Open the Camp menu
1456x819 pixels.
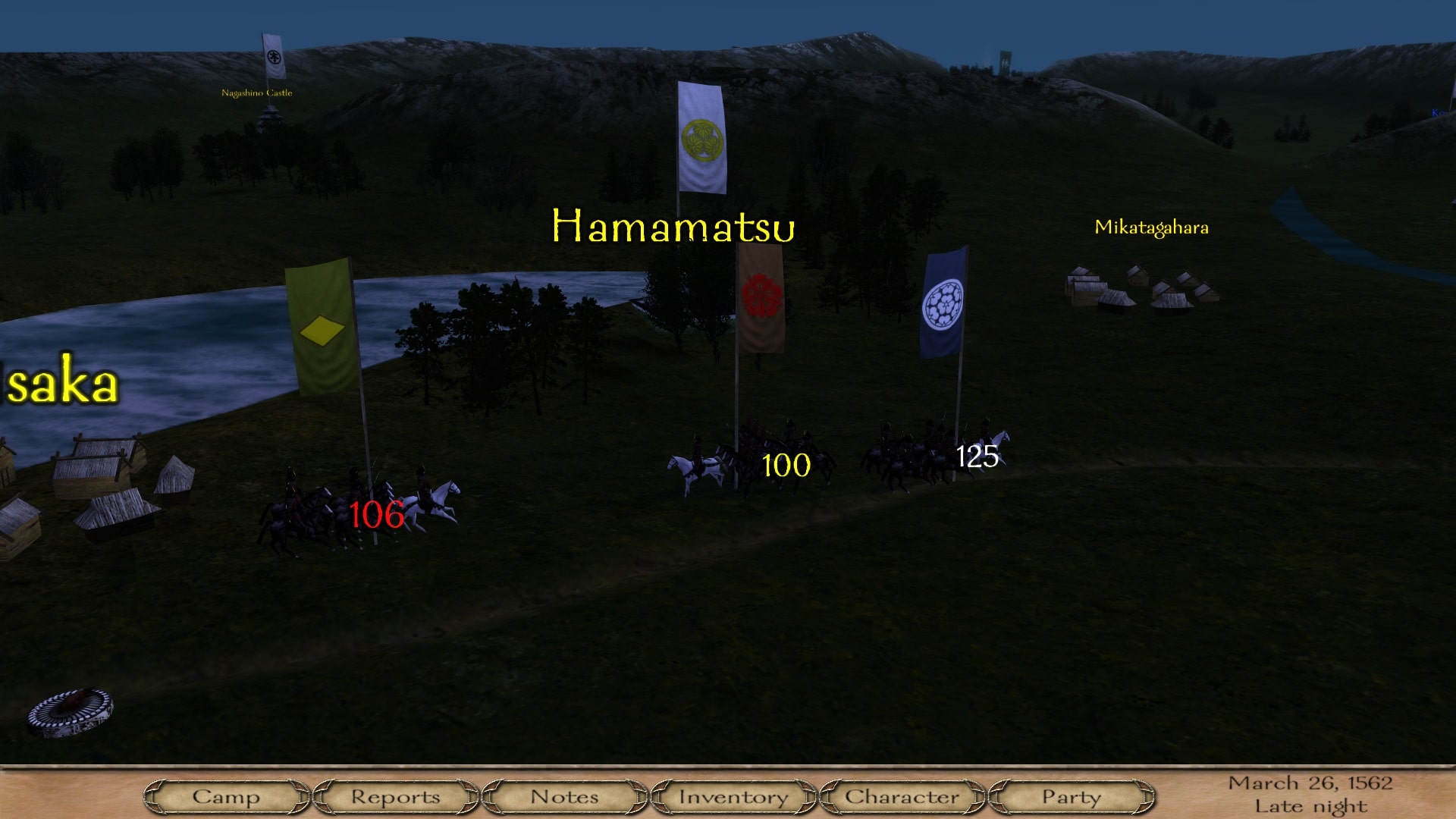click(x=226, y=797)
